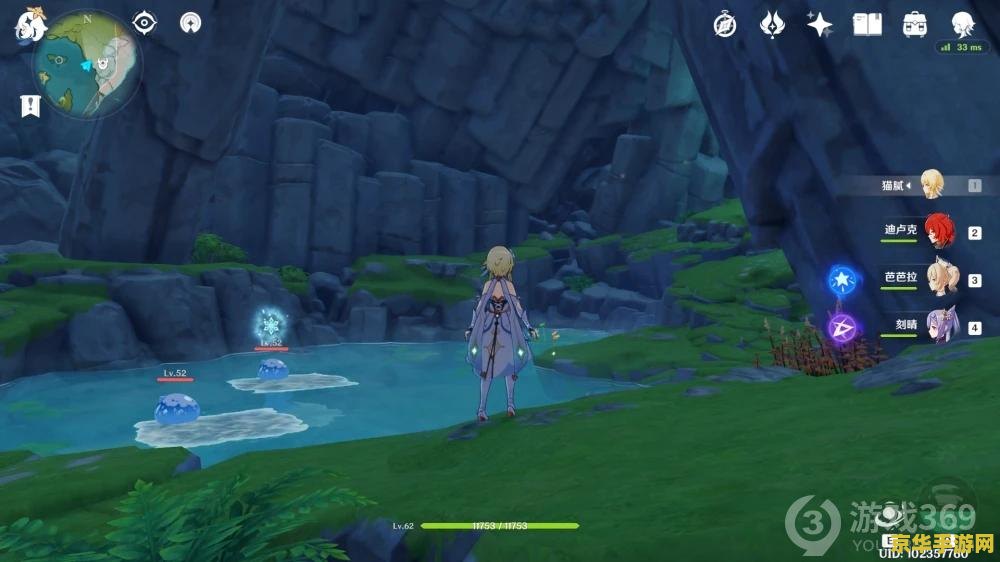Open the character head icon screen
1000x562 pixels.
(x=962, y=25)
